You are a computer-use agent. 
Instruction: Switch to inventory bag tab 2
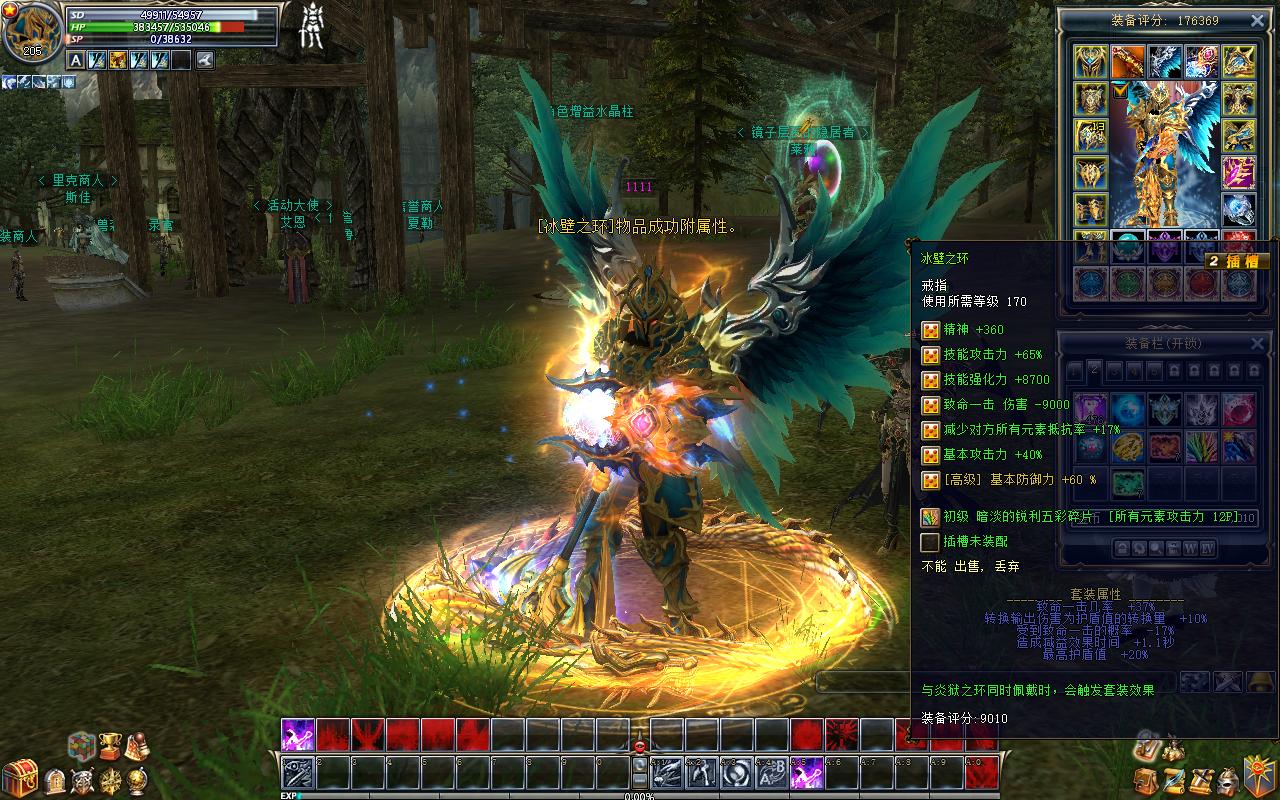[1095, 371]
